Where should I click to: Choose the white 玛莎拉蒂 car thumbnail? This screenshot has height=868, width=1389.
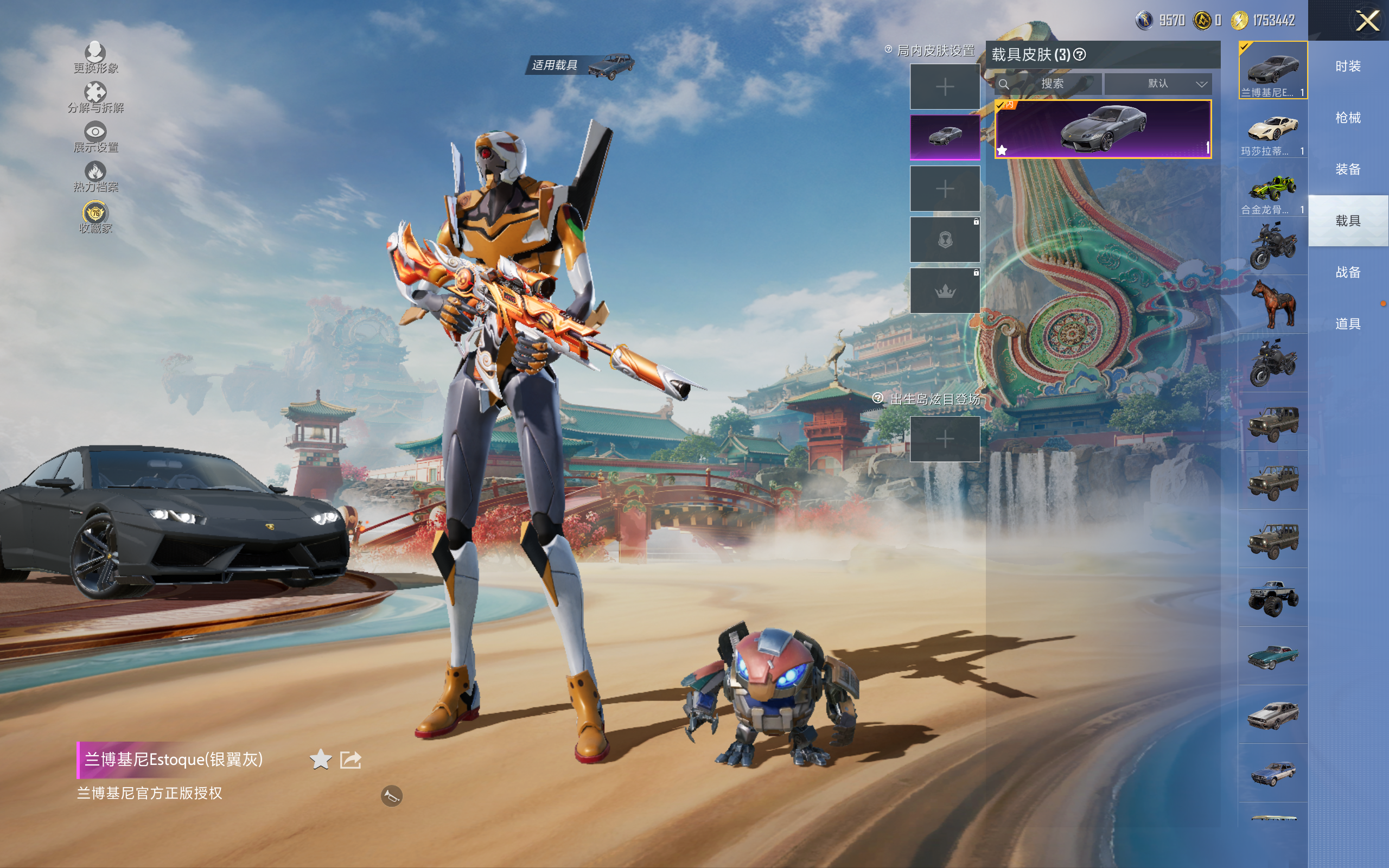point(1272,129)
